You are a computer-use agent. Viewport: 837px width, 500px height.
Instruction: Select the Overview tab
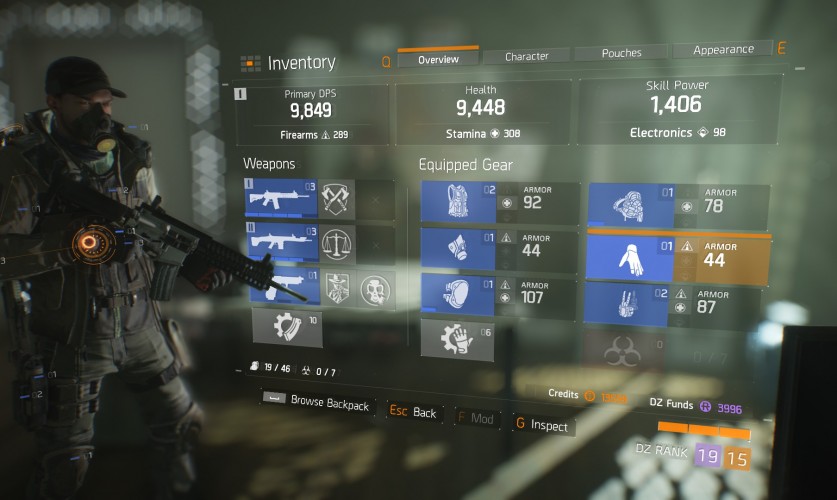pos(438,59)
